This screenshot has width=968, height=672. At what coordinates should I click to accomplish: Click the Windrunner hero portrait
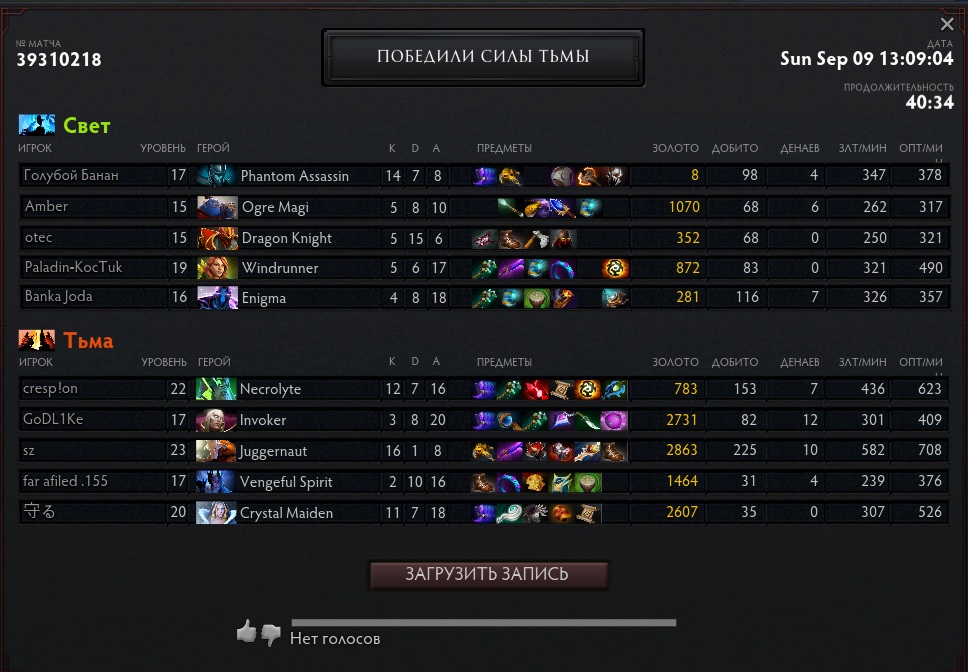click(x=216, y=268)
